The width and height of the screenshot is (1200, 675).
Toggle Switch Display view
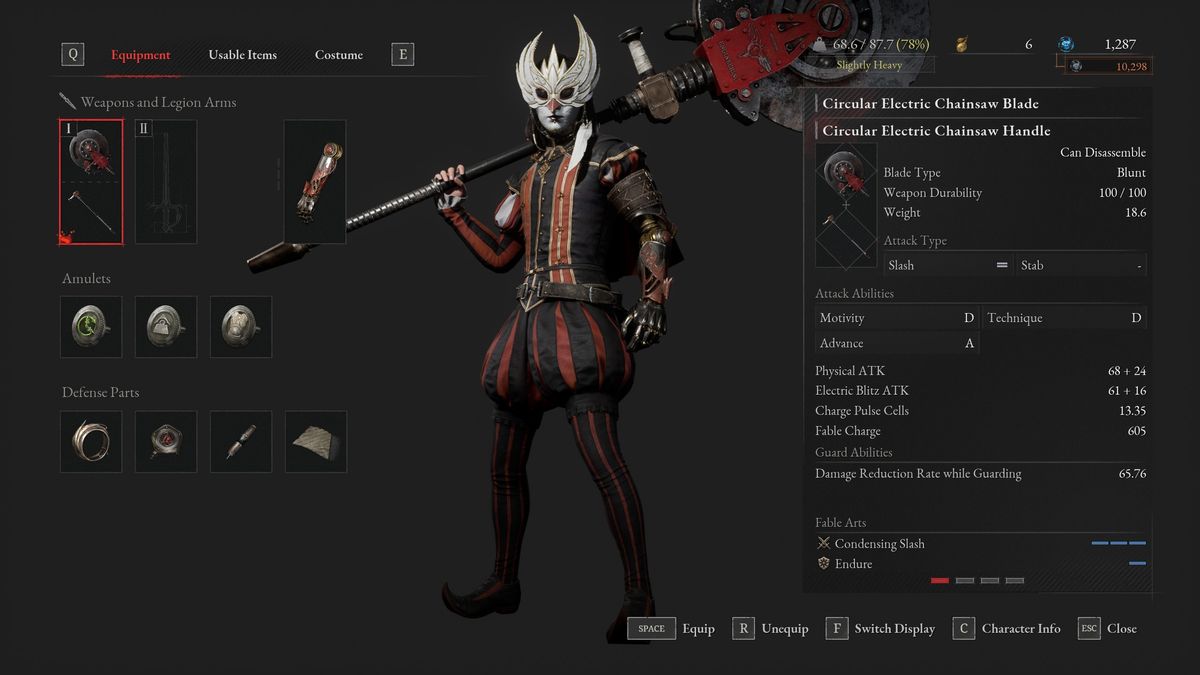point(881,629)
